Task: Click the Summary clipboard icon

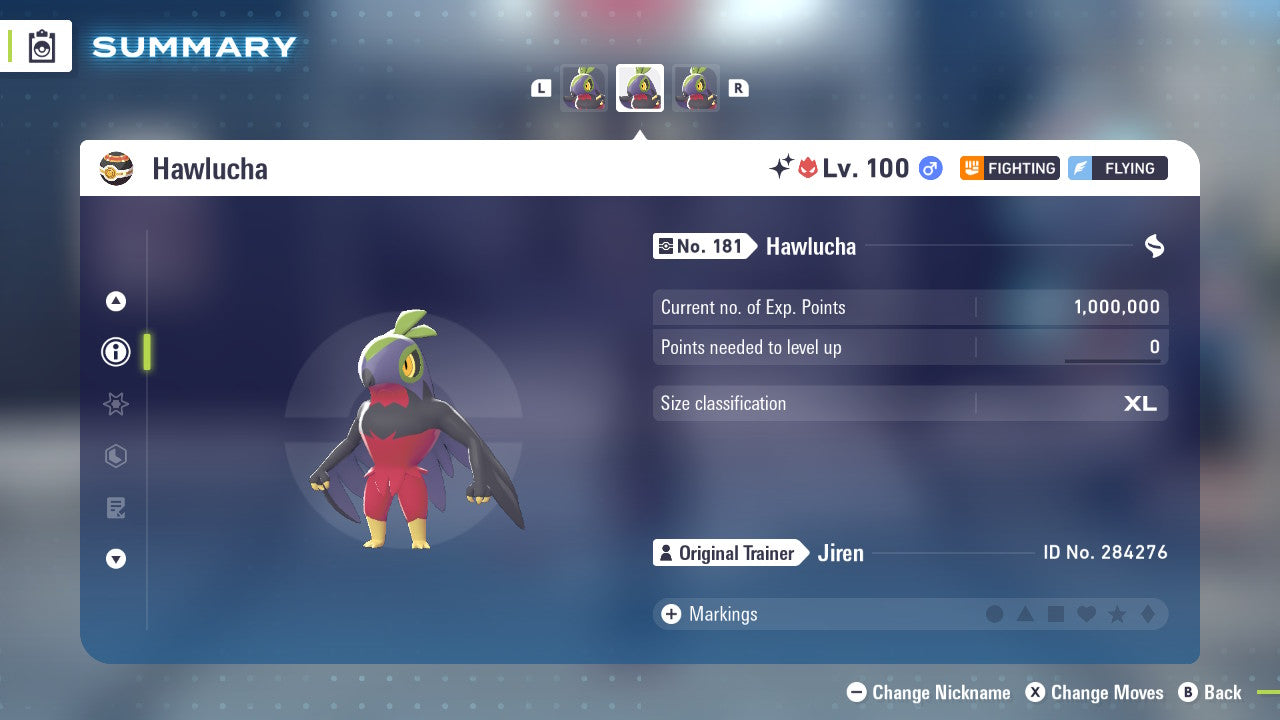Action: tap(41, 46)
